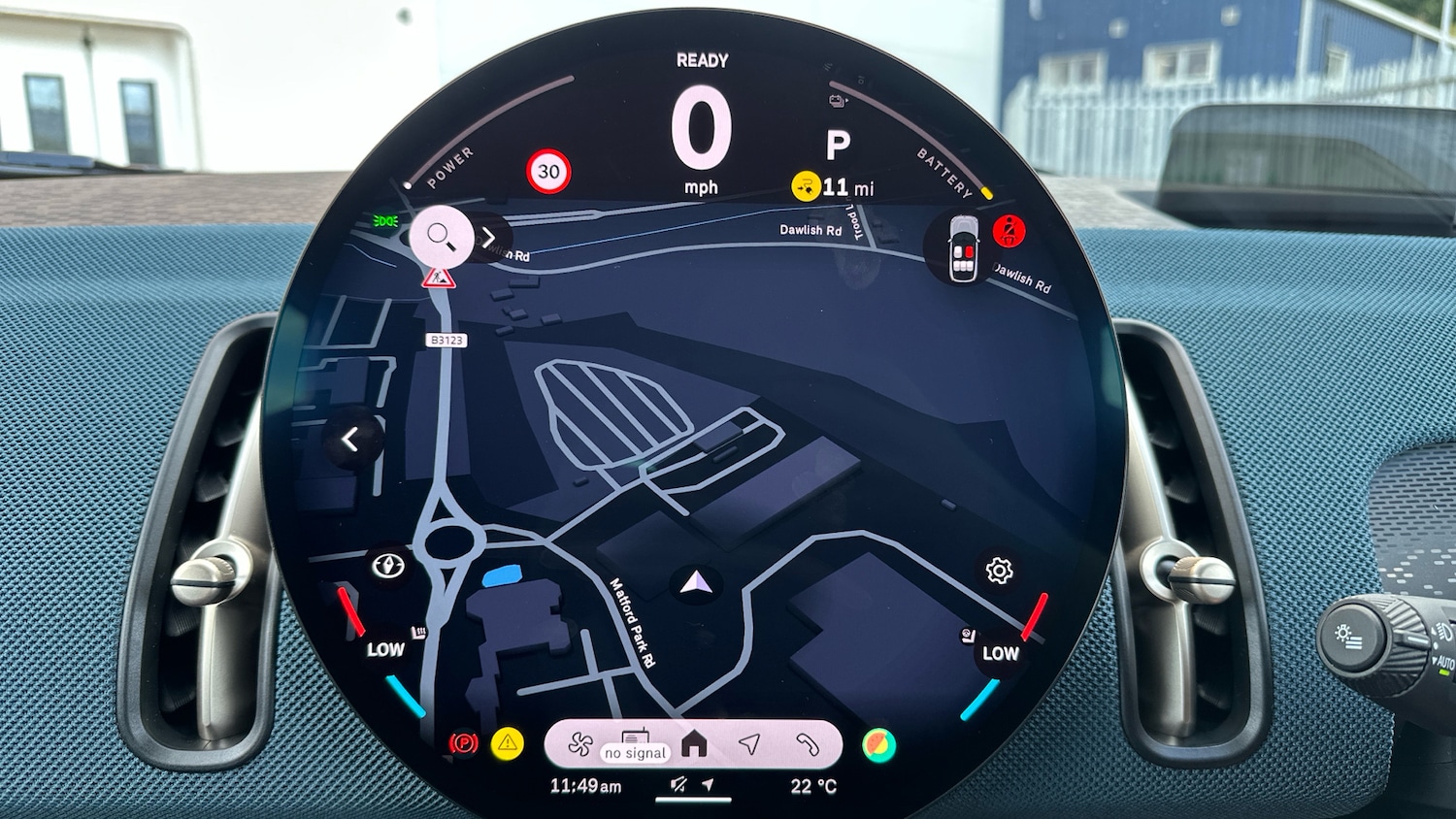Adjust the left LOW temperature control
This screenshot has width=1456, height=819.
[x=385, y=649]
